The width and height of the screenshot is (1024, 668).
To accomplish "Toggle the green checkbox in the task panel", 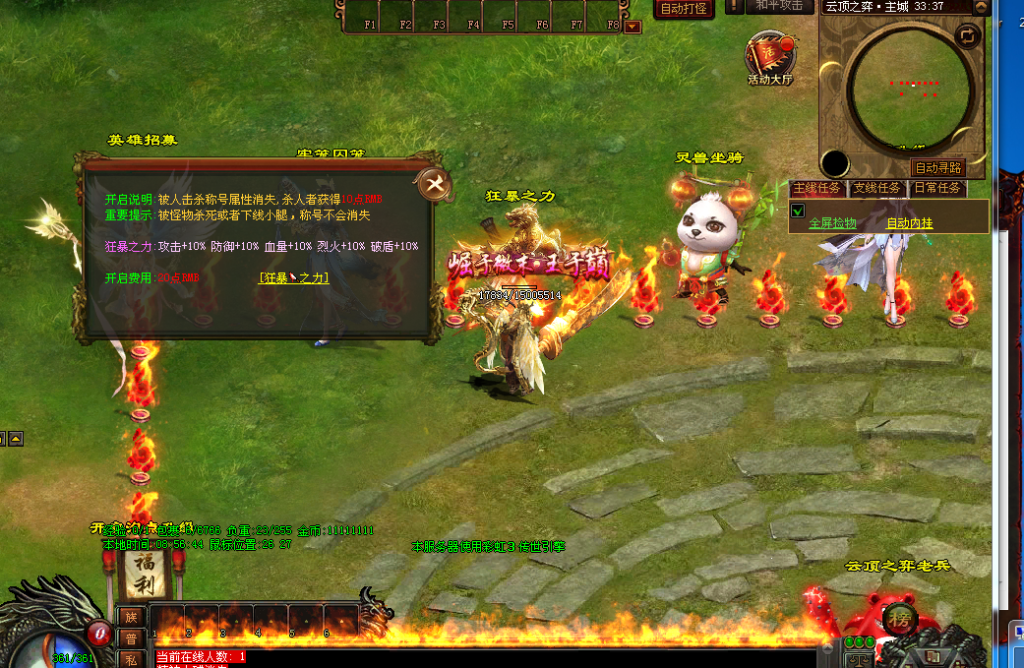I will [798, 211].
